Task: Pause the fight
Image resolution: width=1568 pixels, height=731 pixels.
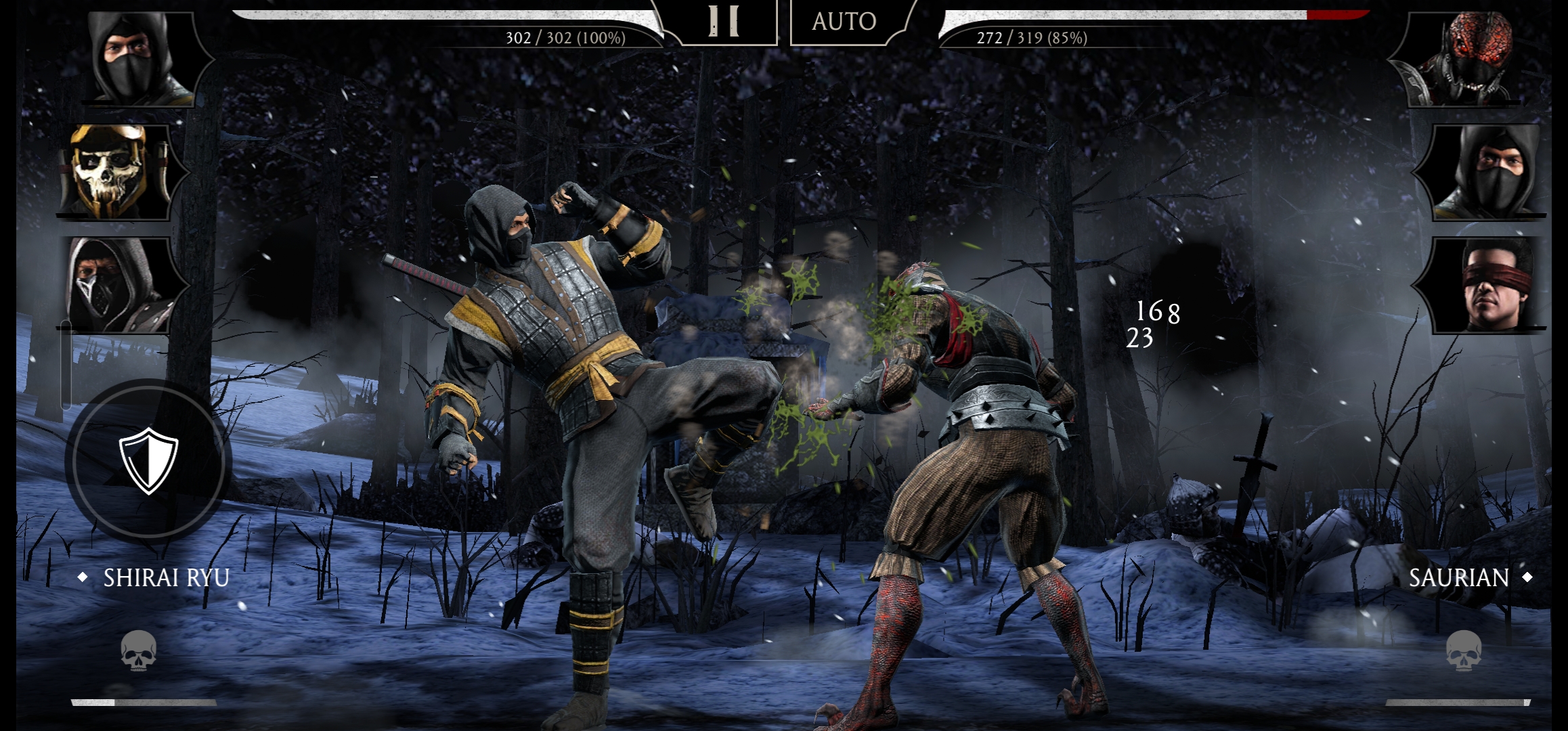Action: coord(723,22)
